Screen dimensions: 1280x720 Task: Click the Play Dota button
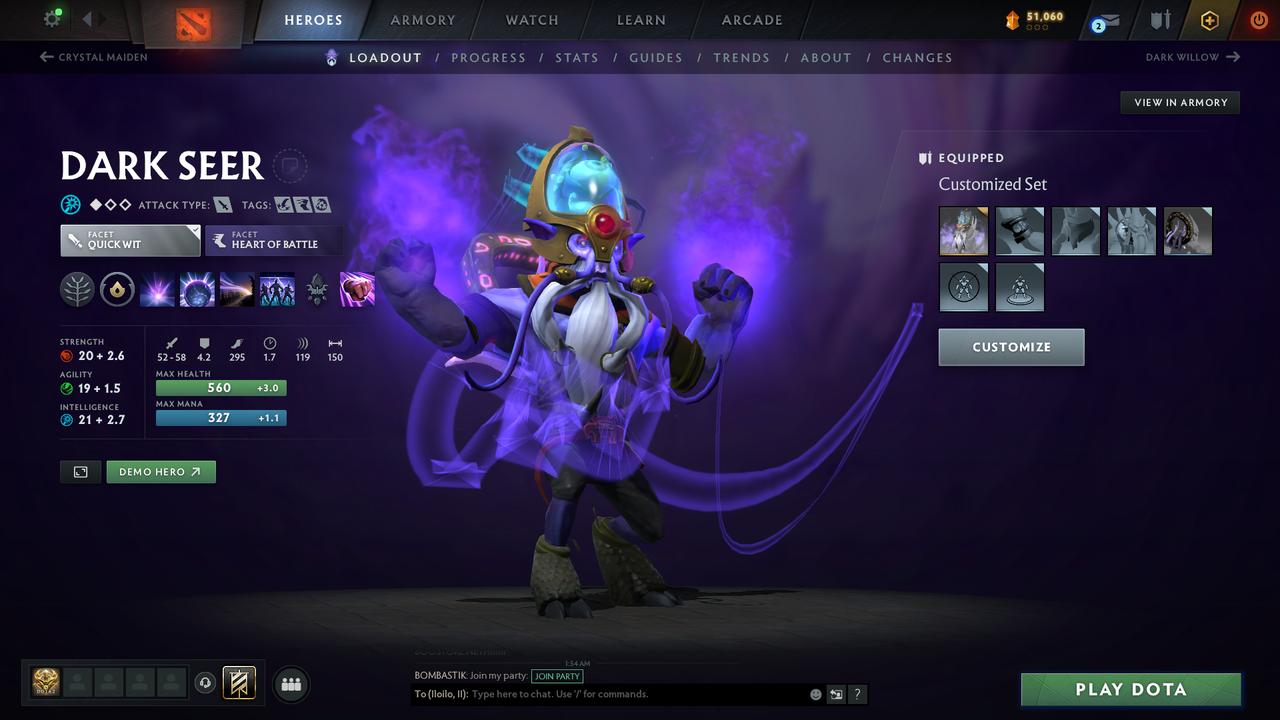click(x=1130, y=689)
